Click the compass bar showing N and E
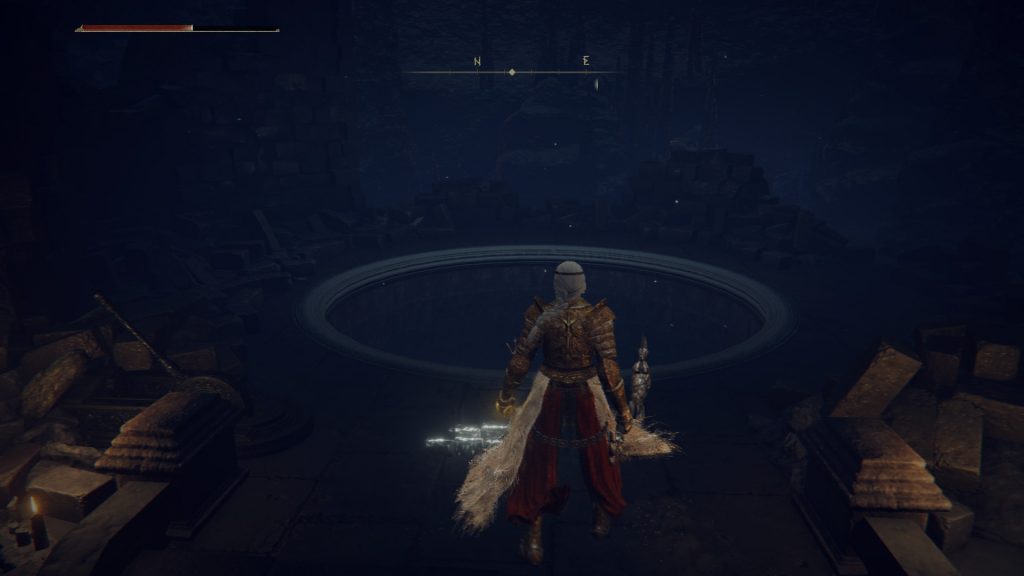 [512, 71]
